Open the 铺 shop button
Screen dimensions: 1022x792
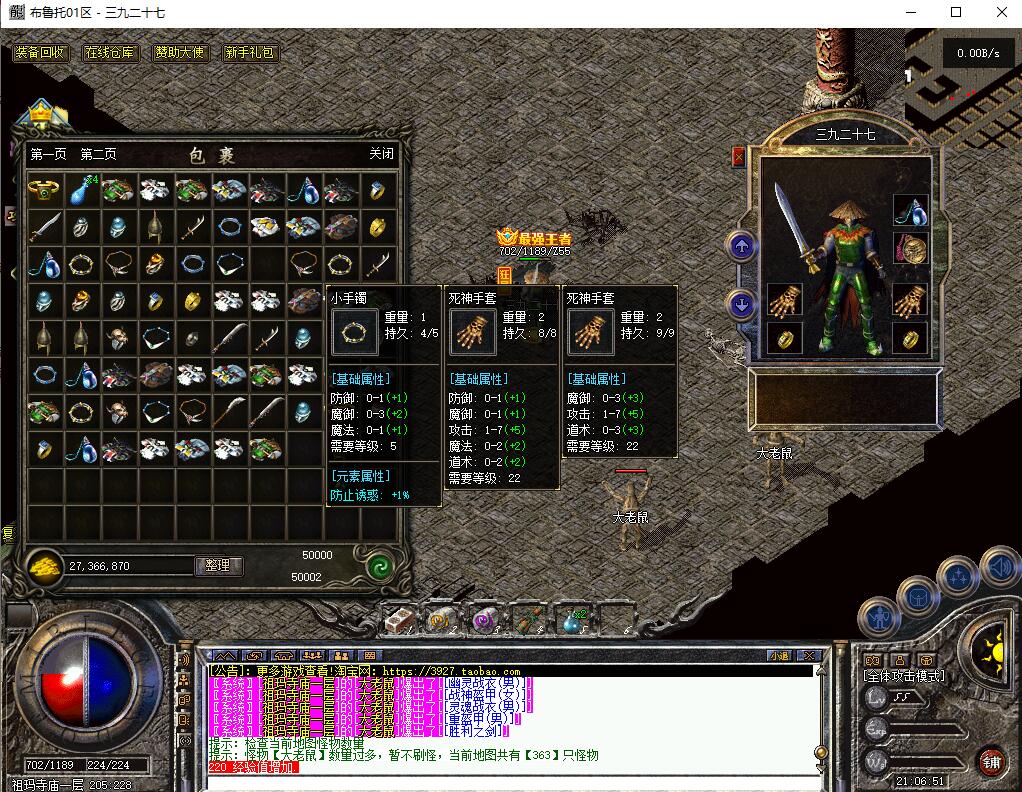(990, 760)
